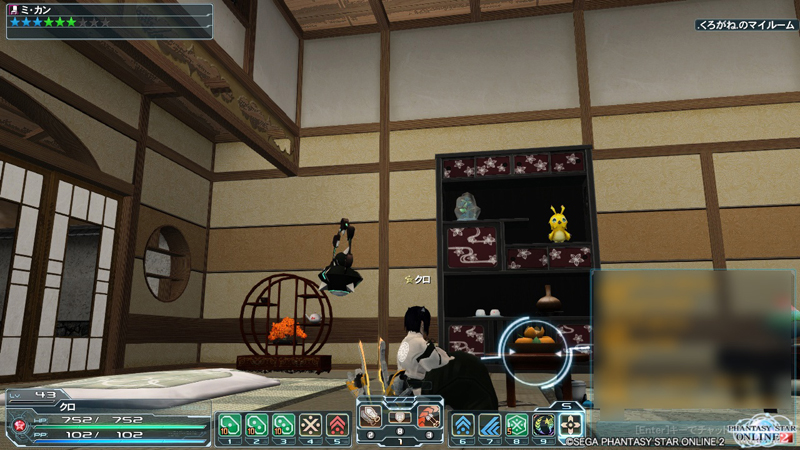Select the small center weapon palette slot

400,417
